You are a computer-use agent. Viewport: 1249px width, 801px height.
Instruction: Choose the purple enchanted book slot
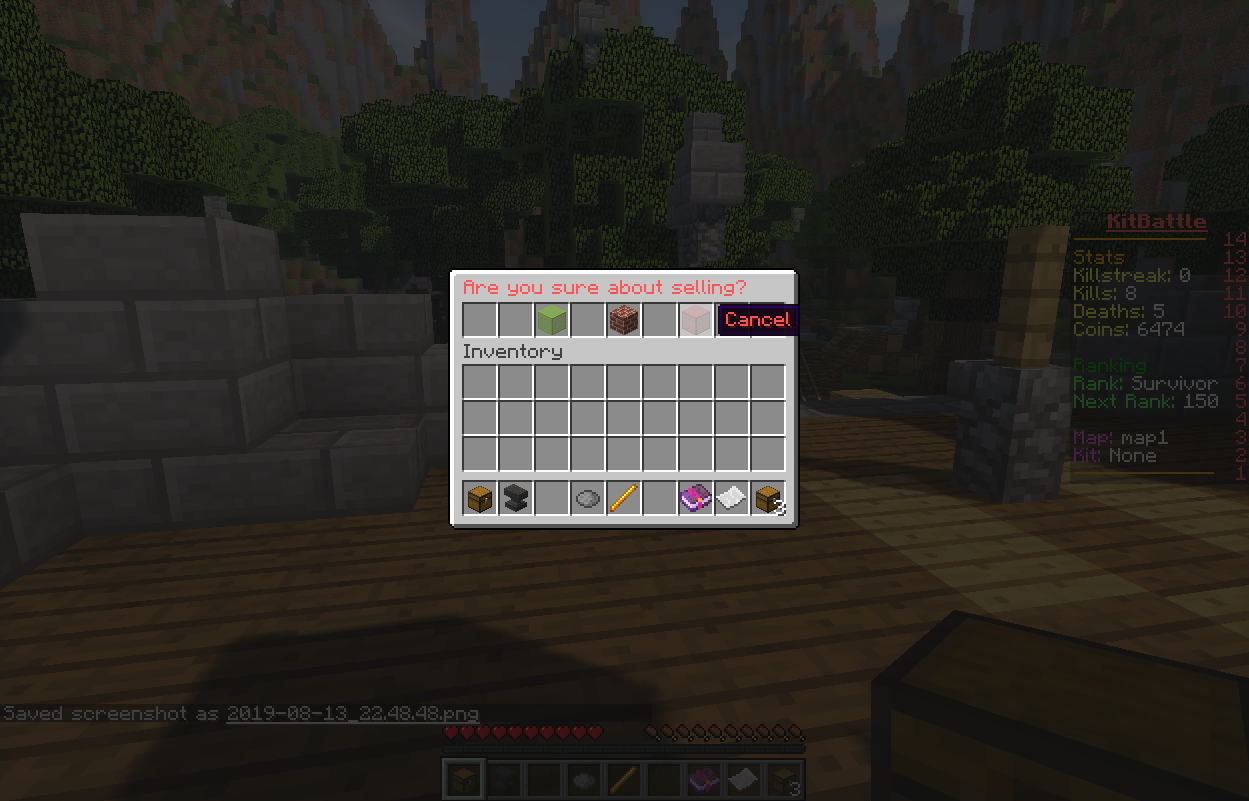click(x=696, y=498)
